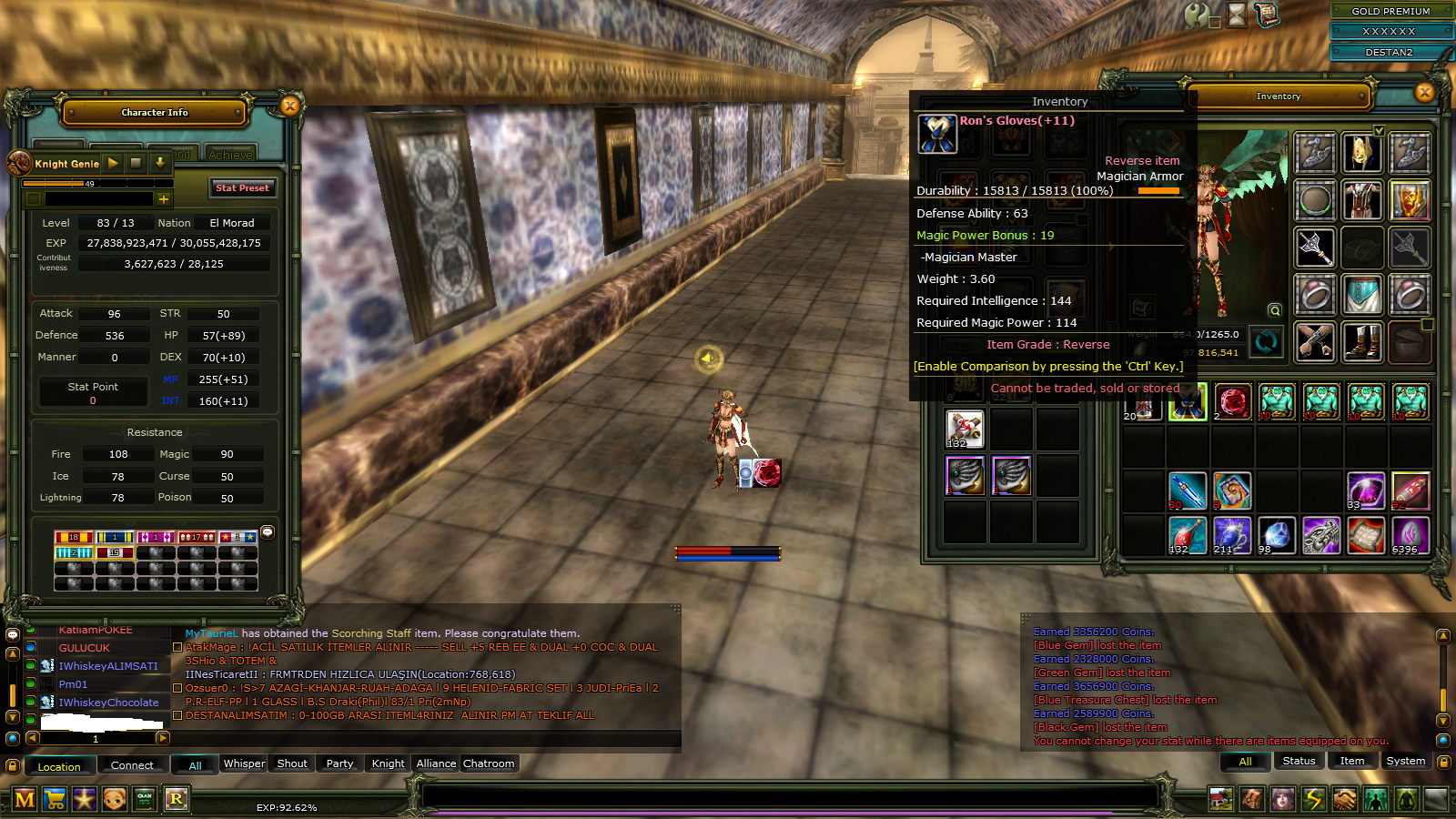Mute the speaker icon above the character
The image size is (1456, 819).
(x=709, y=360)
